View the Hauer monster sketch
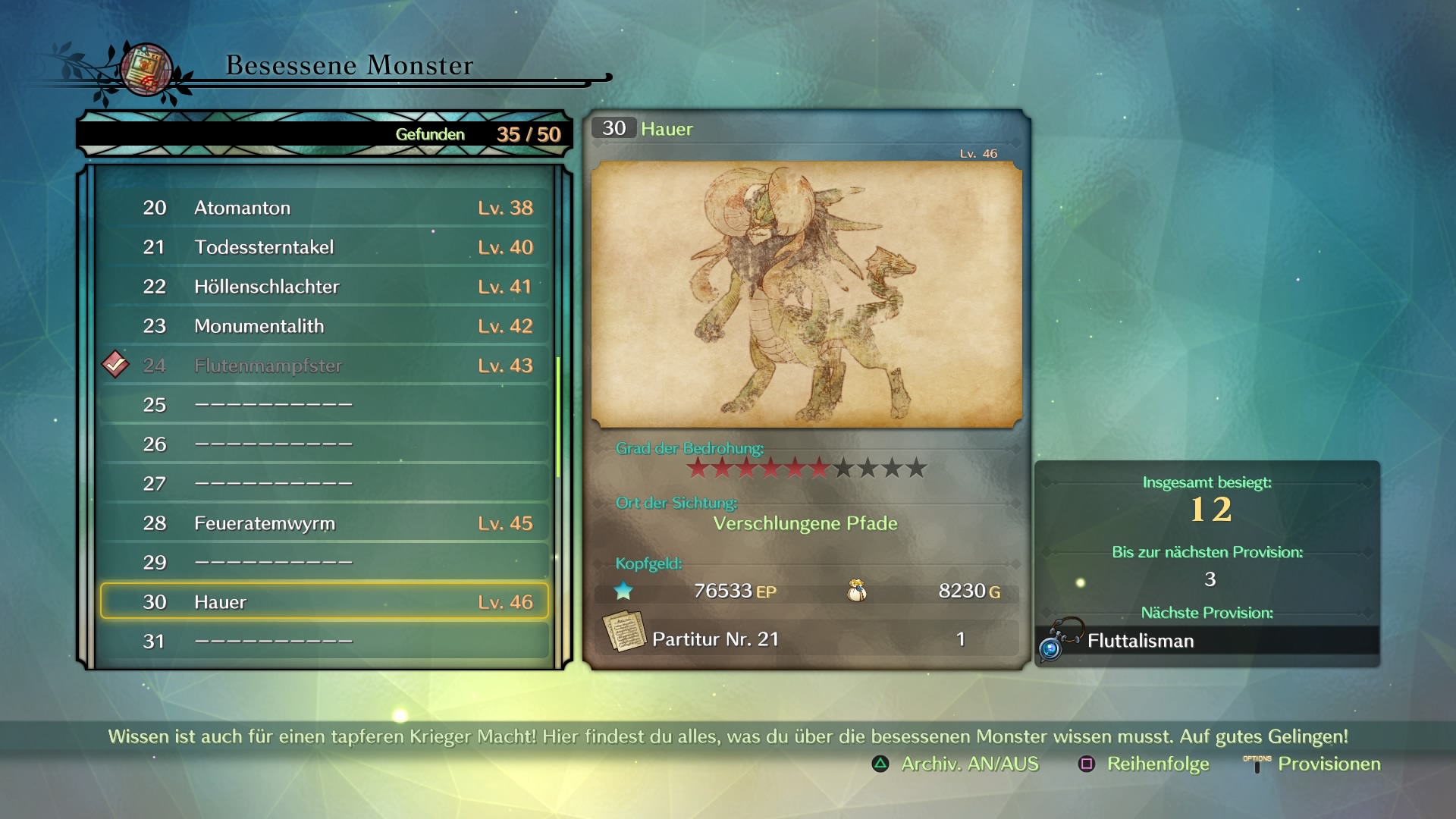The height and width of the screenshot is (819, 1456). (806, 294)
